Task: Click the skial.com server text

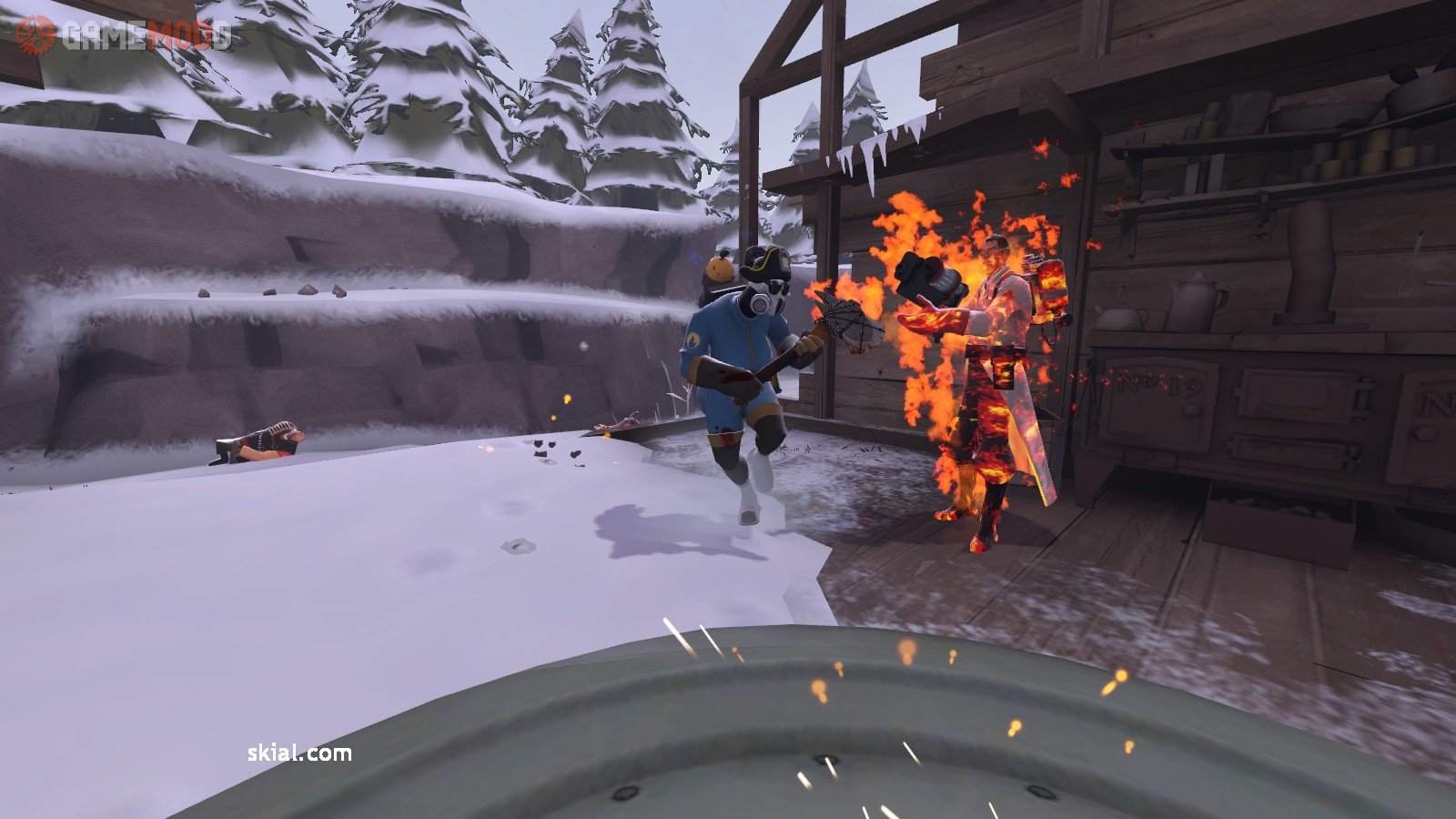Action: 299,753
